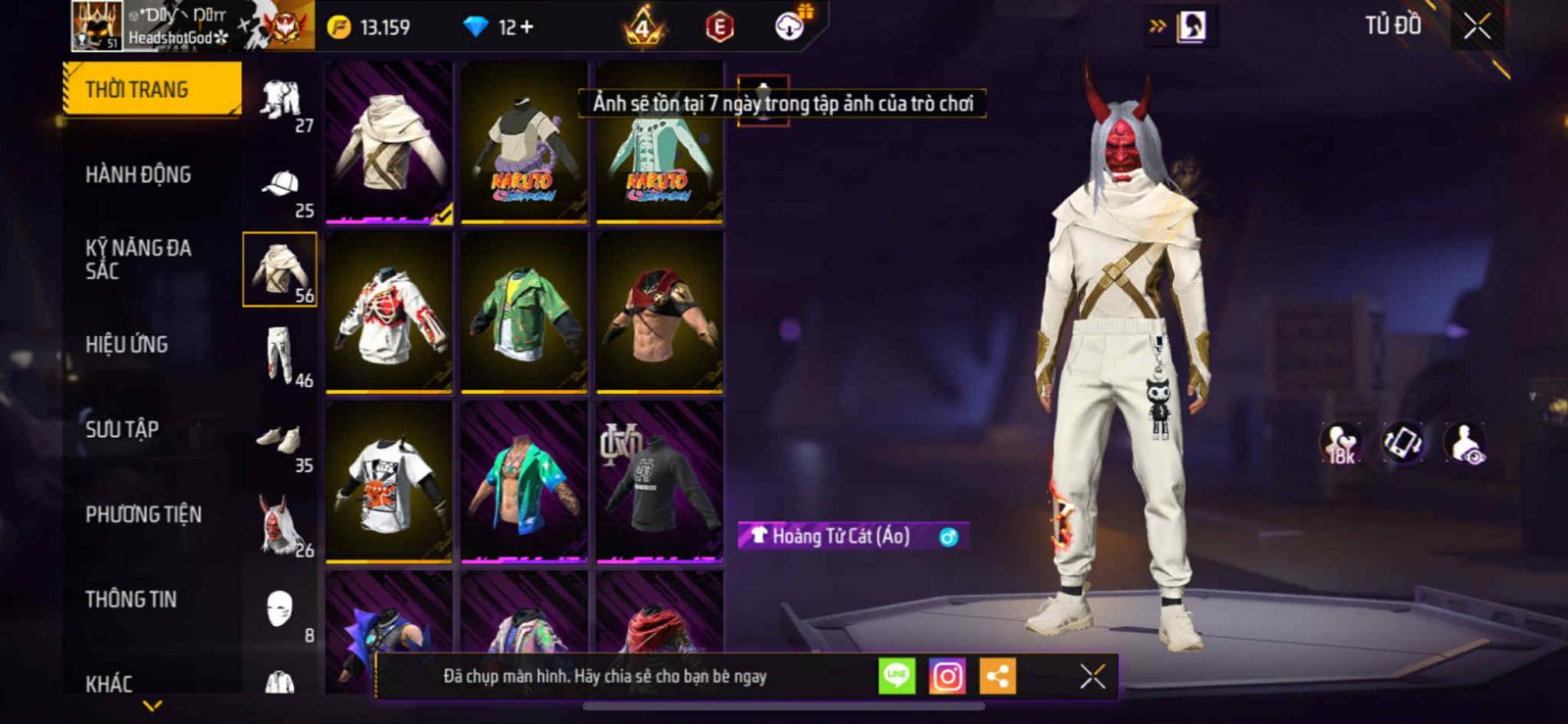The image size is (1568, 724).
Task: Add more diamonds with plus button
Action: coord(527,27)
